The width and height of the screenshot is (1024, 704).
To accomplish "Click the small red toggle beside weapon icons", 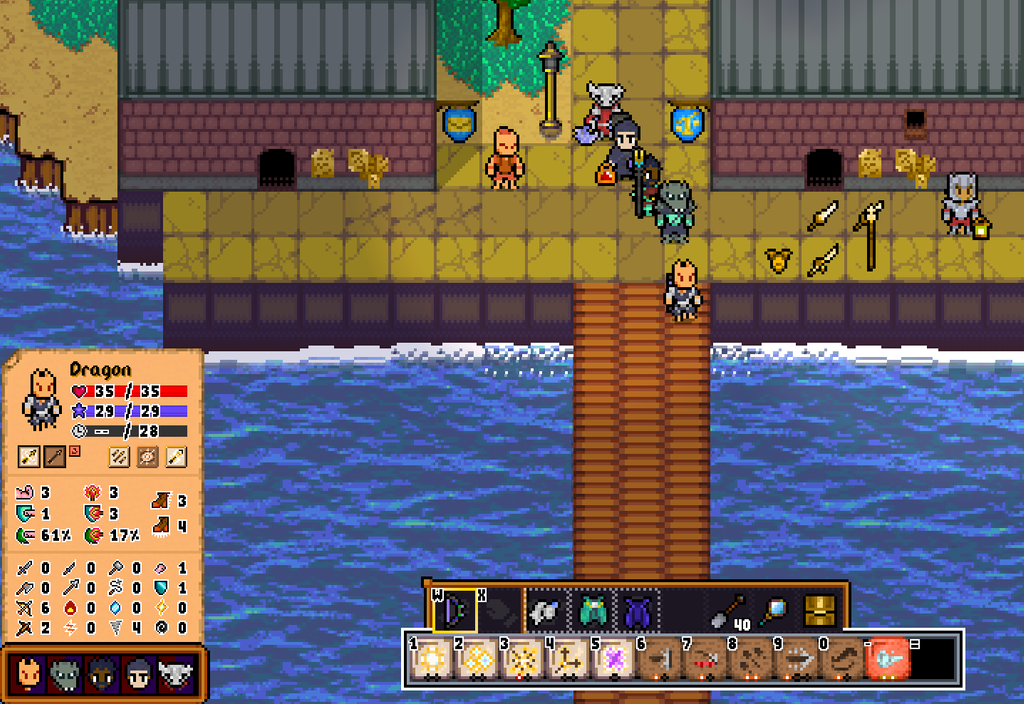I will point(74,450).
